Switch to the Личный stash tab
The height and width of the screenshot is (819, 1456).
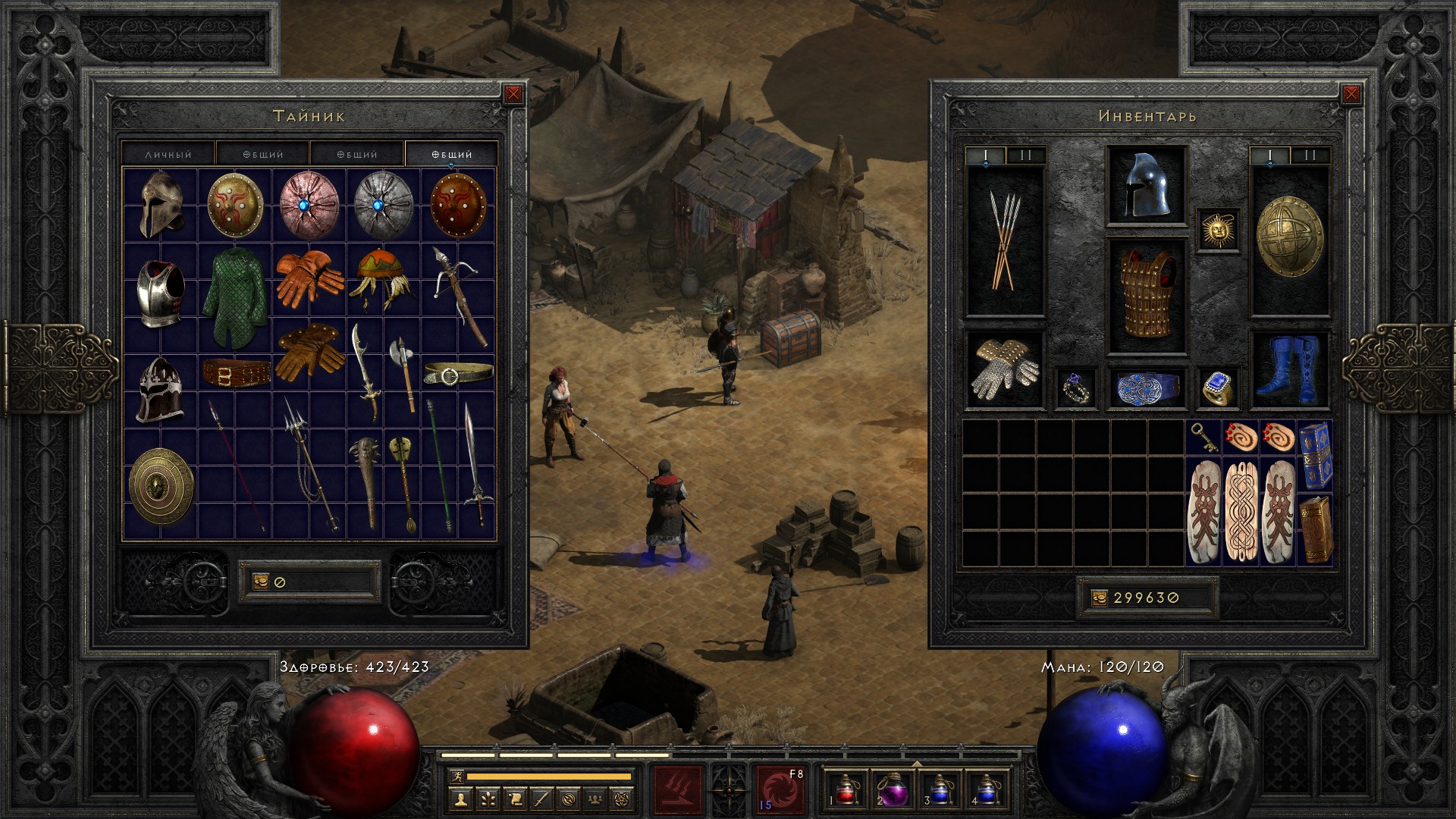(168, 154)
